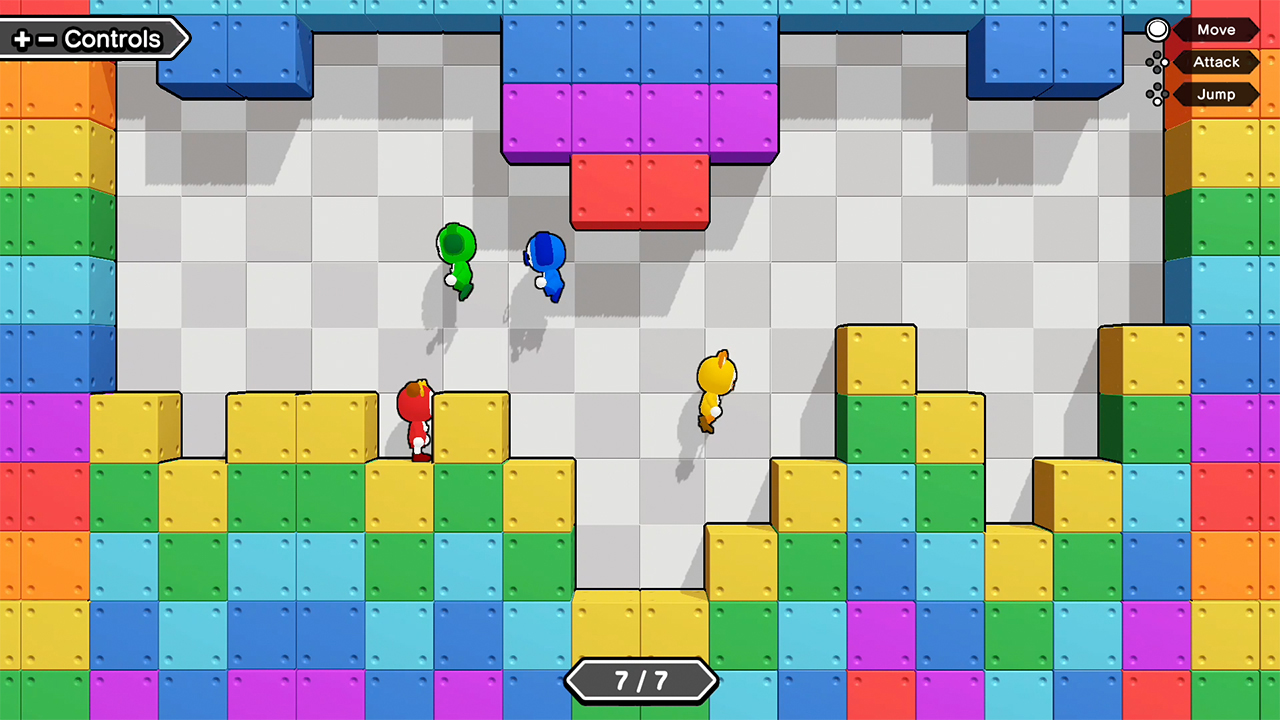Click the Attack label

point(1216,62)
